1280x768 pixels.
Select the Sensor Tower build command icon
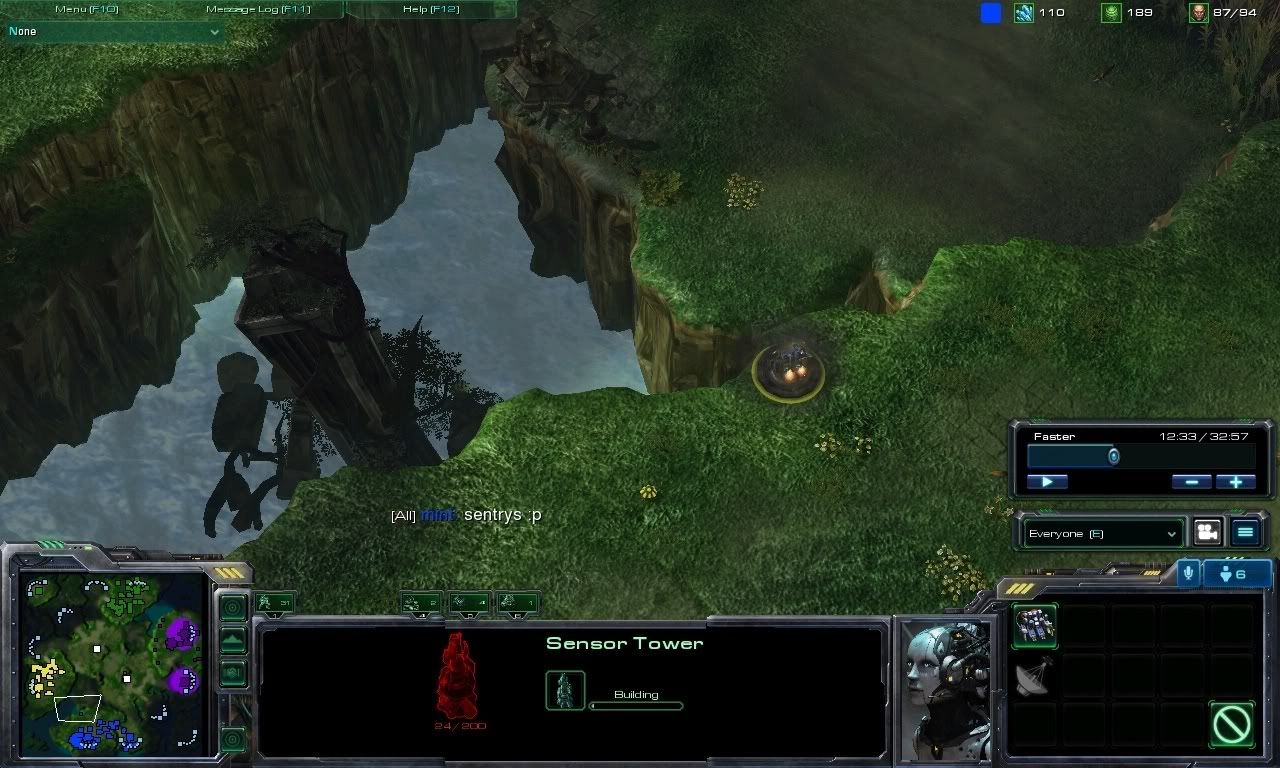pos(1035,627)
